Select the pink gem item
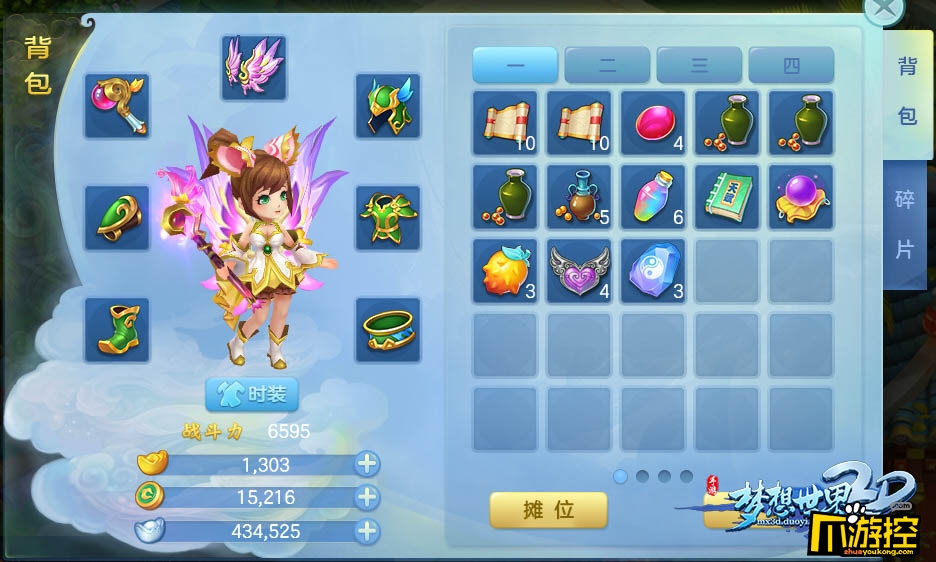Viewport: 936px width, 562px height. point(653,123)
